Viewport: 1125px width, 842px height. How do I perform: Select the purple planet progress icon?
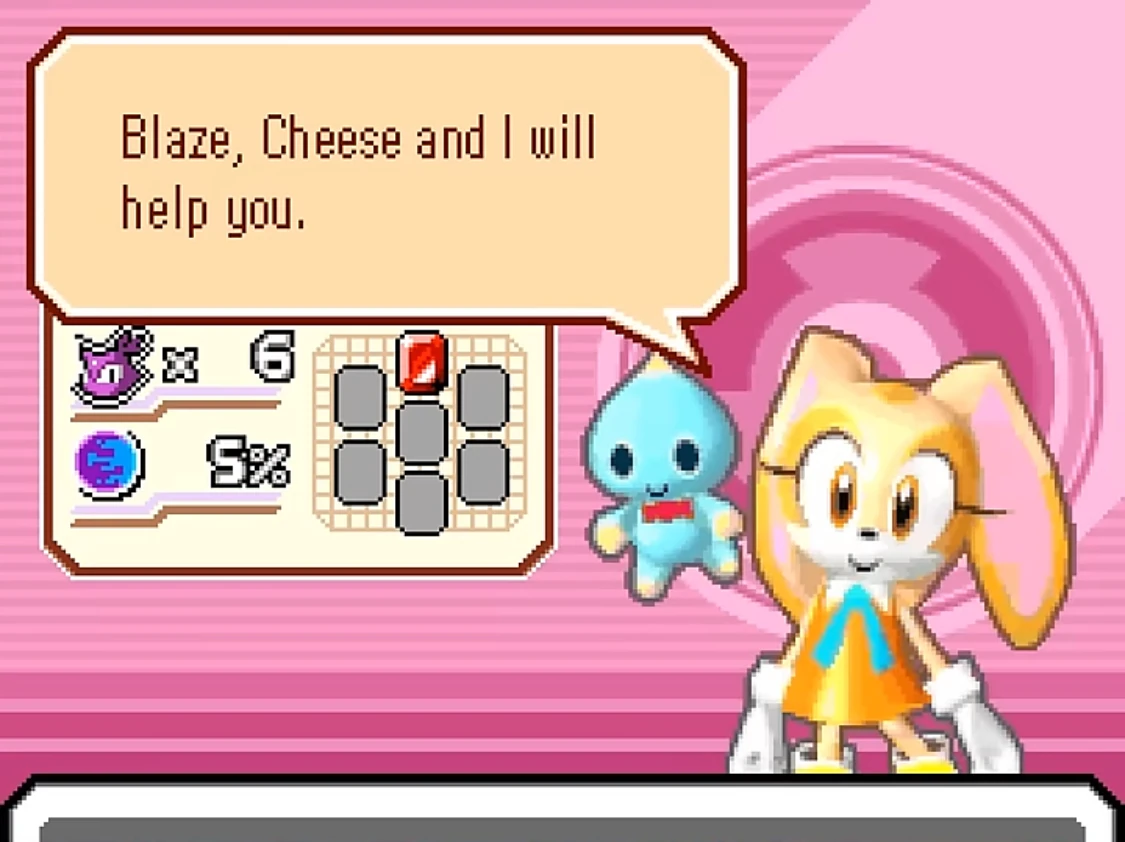click(x=109, y=464)
